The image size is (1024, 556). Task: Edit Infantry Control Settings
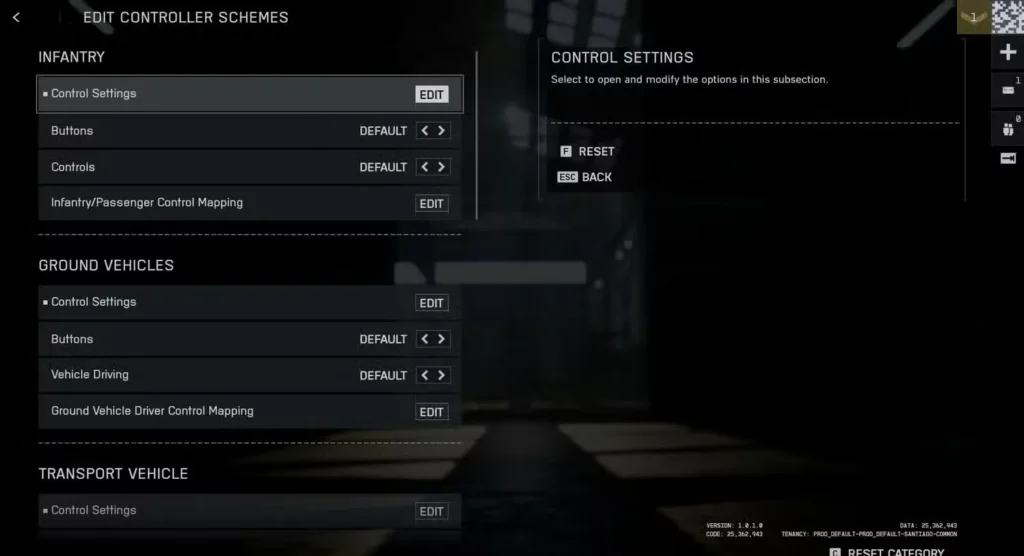click(431, 95)
